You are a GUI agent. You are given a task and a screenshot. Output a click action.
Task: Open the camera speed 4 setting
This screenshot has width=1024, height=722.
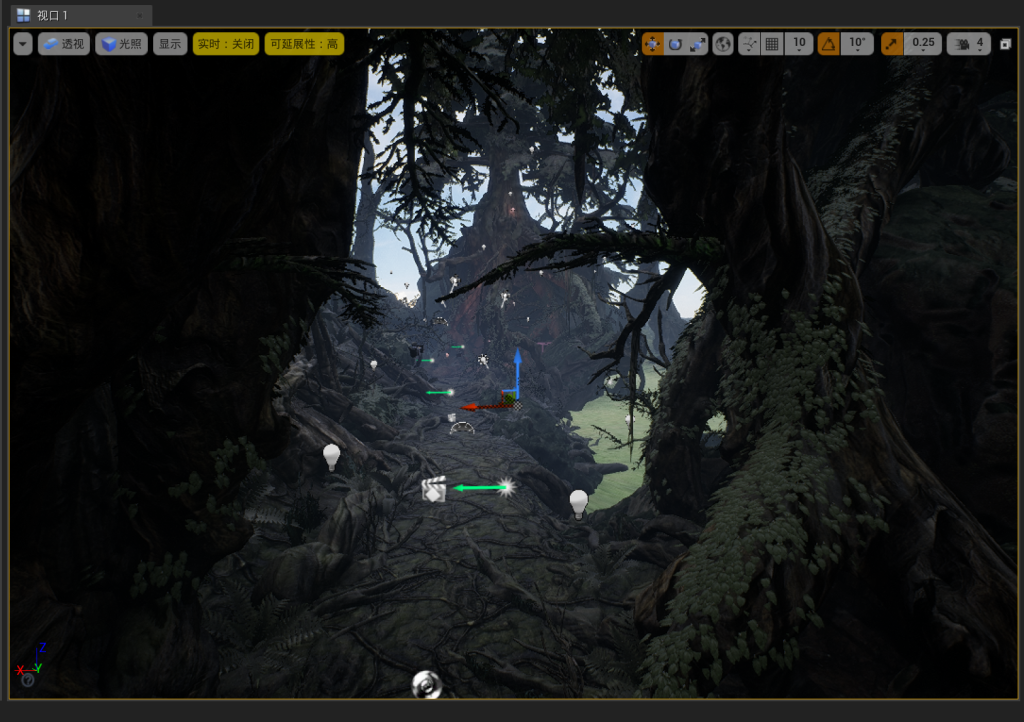[969, 44]
